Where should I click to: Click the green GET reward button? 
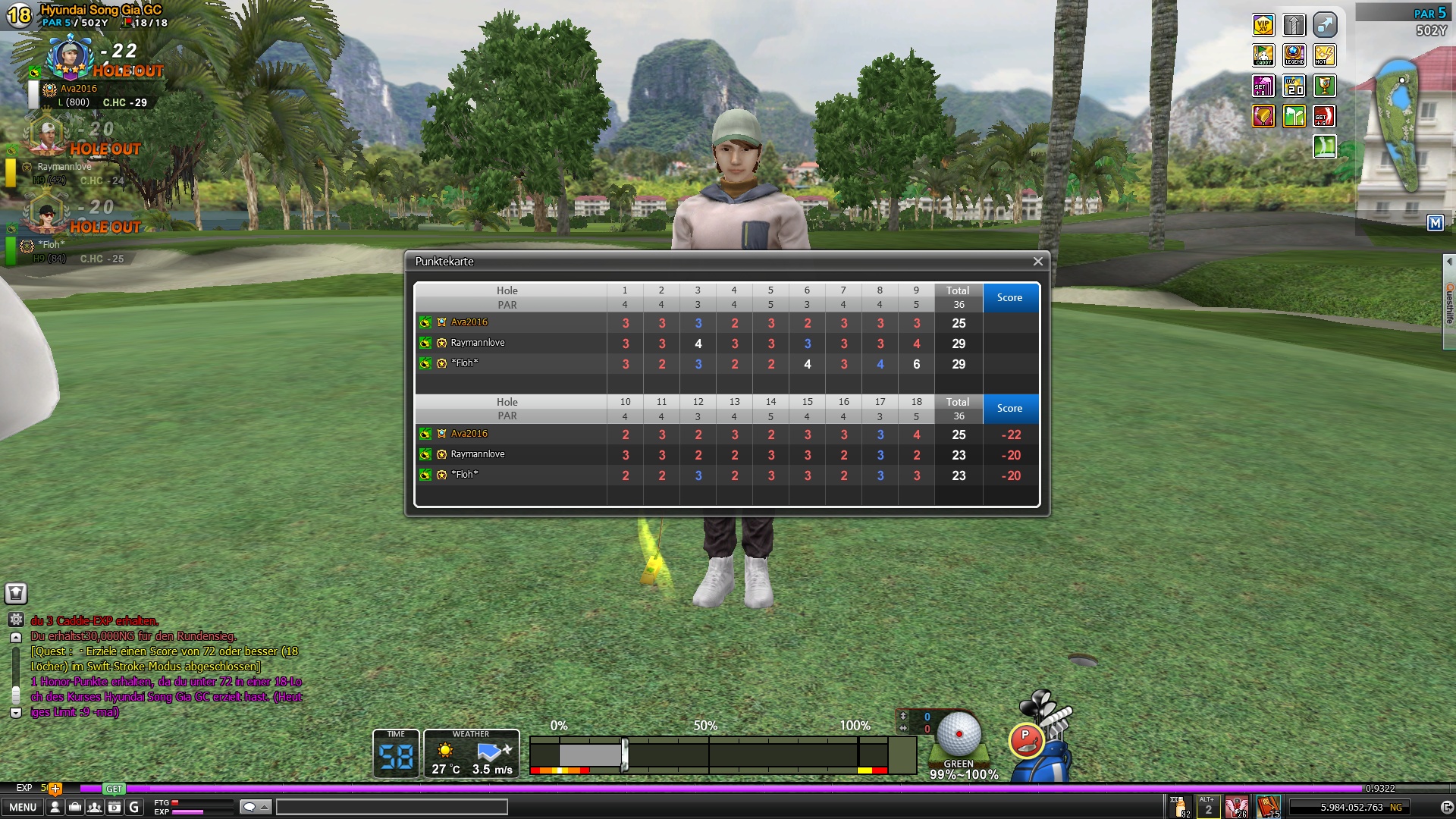[114, 789]
